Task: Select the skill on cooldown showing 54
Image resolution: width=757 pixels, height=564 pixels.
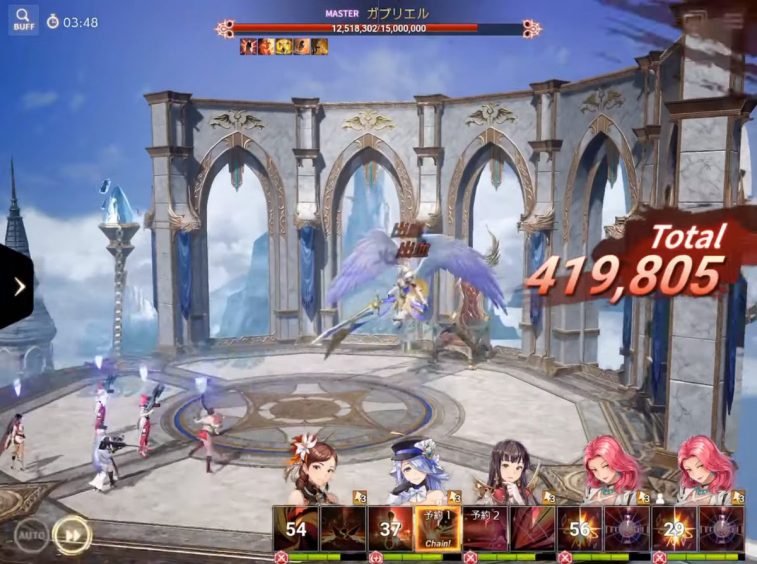Action: click(x=296, y=528)
